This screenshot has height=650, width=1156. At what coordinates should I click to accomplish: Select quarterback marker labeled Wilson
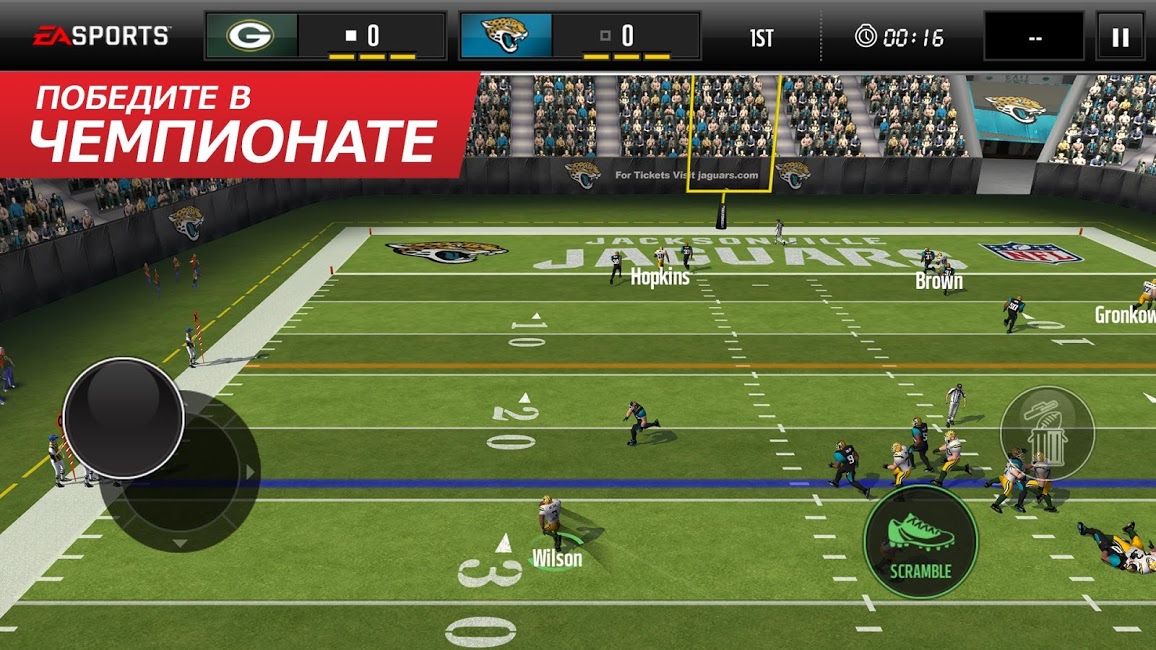556,558
